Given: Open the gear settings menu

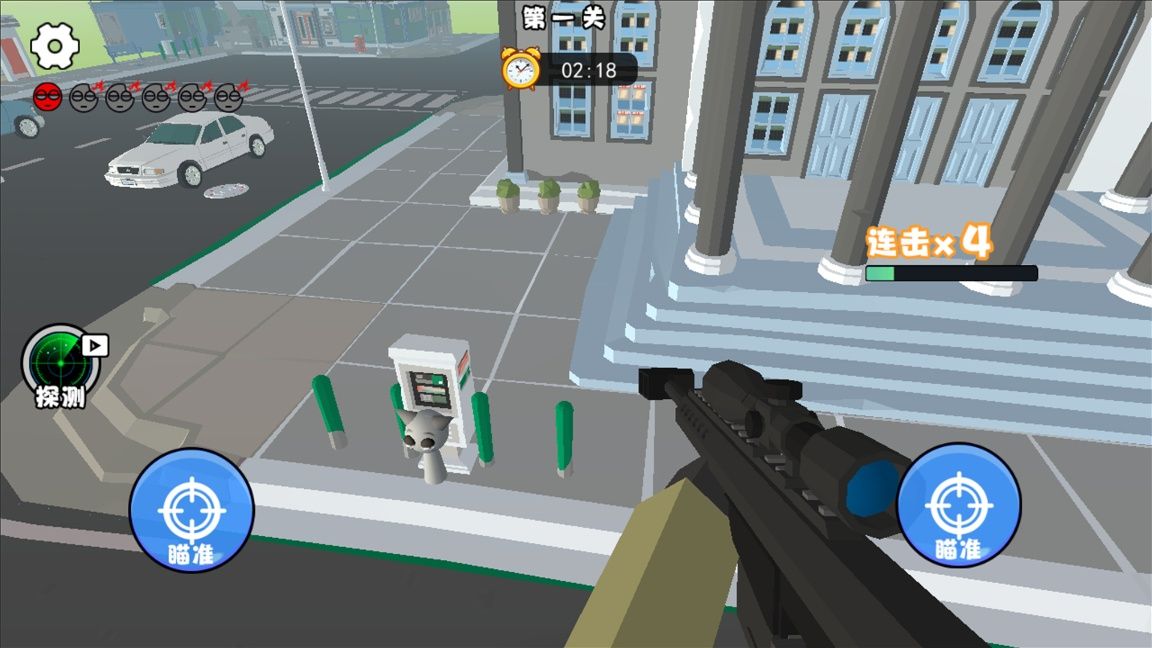Looking at the screenshot, I should (x=55, y=46).
